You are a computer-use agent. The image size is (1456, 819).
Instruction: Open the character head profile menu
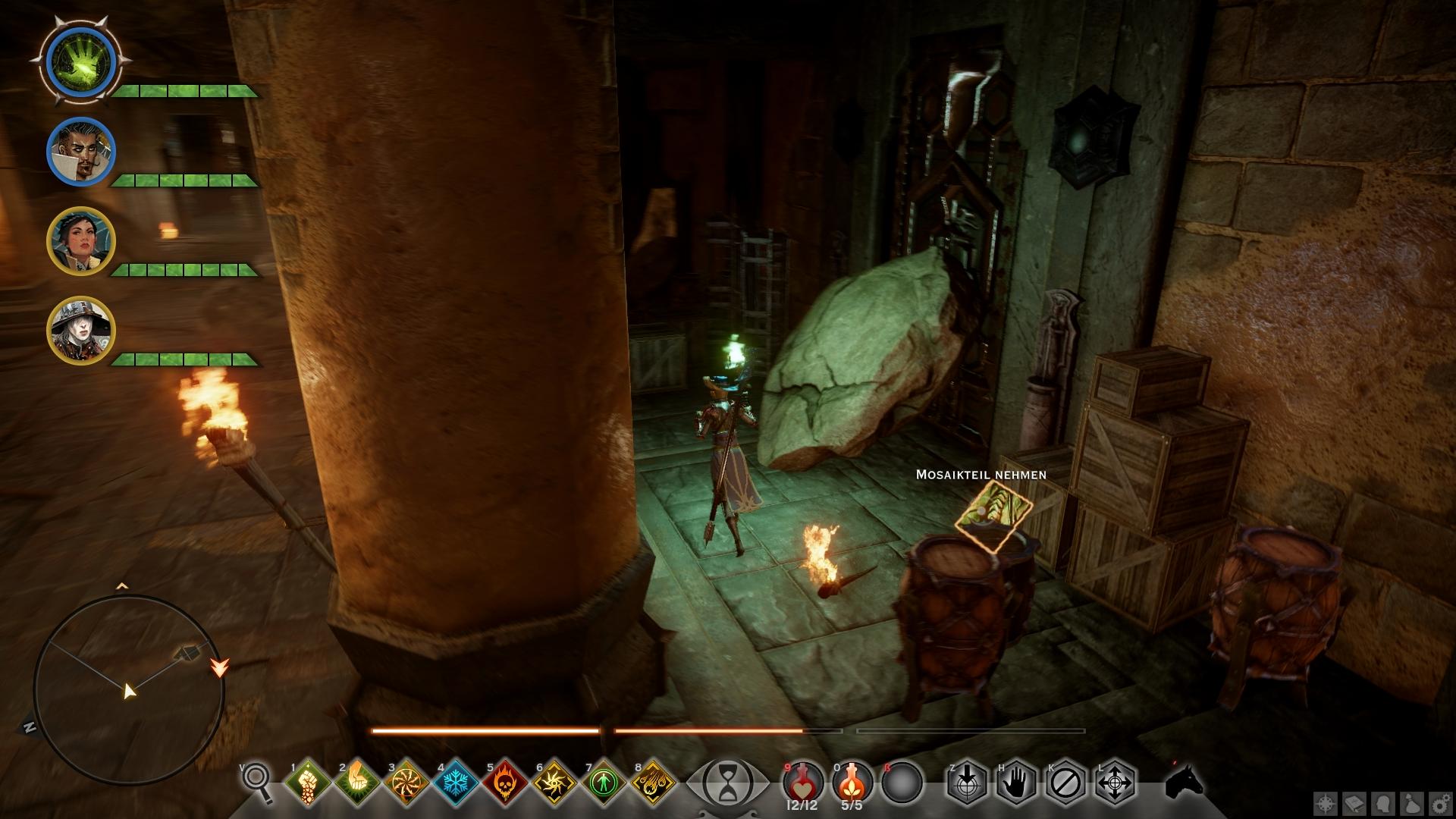(x=1385, y=803)
